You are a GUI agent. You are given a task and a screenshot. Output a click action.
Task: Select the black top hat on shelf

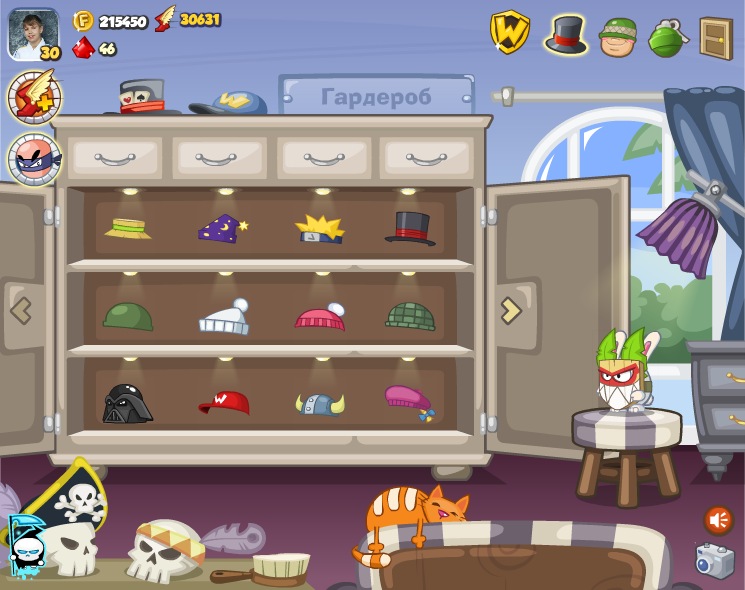[410, 228]
